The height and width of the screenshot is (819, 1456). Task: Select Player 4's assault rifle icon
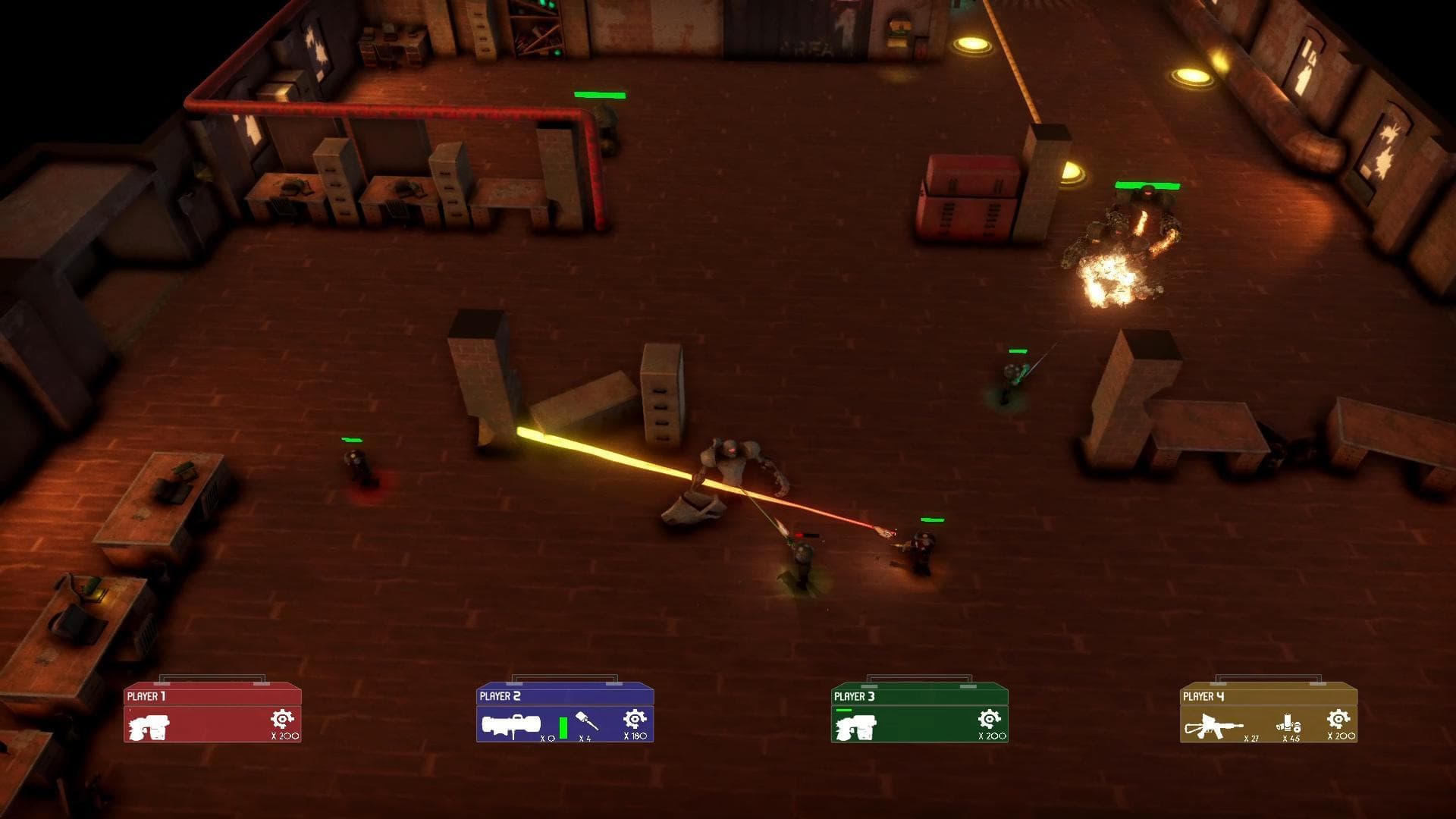pyautogui.click(x=1213, y=726)
